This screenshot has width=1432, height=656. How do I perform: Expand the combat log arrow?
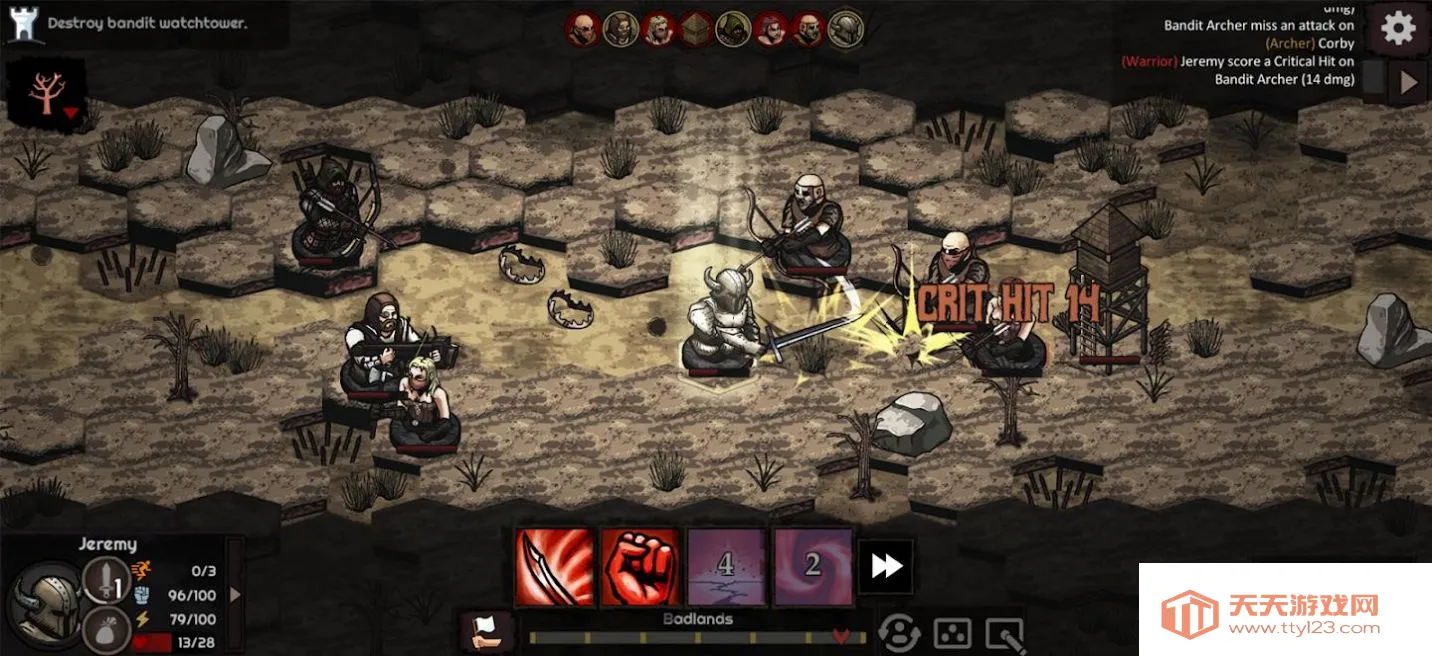(x=1408, y=82)
